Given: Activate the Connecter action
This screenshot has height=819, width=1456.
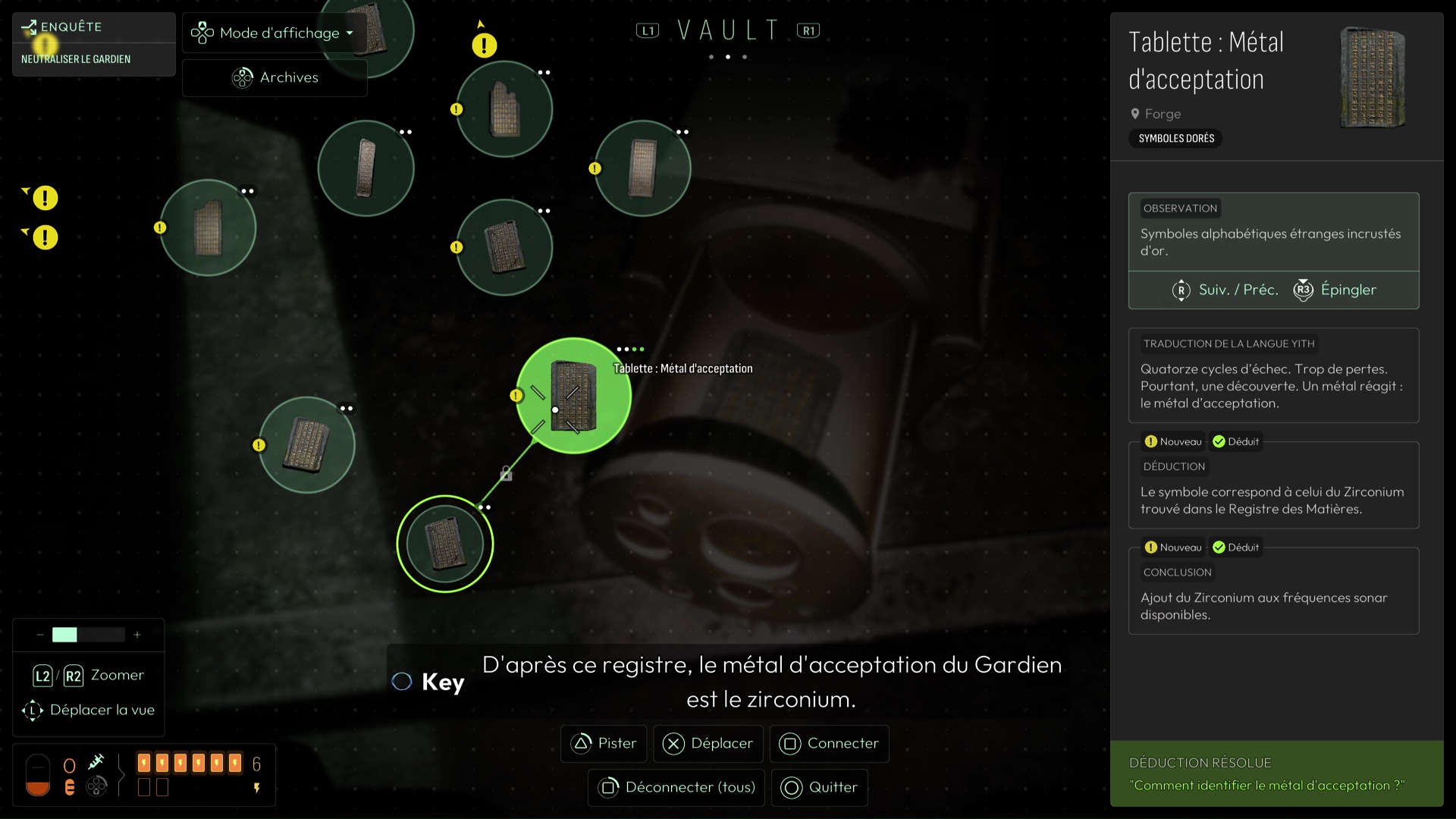Looking at the screenshot, I should [830, 743].
